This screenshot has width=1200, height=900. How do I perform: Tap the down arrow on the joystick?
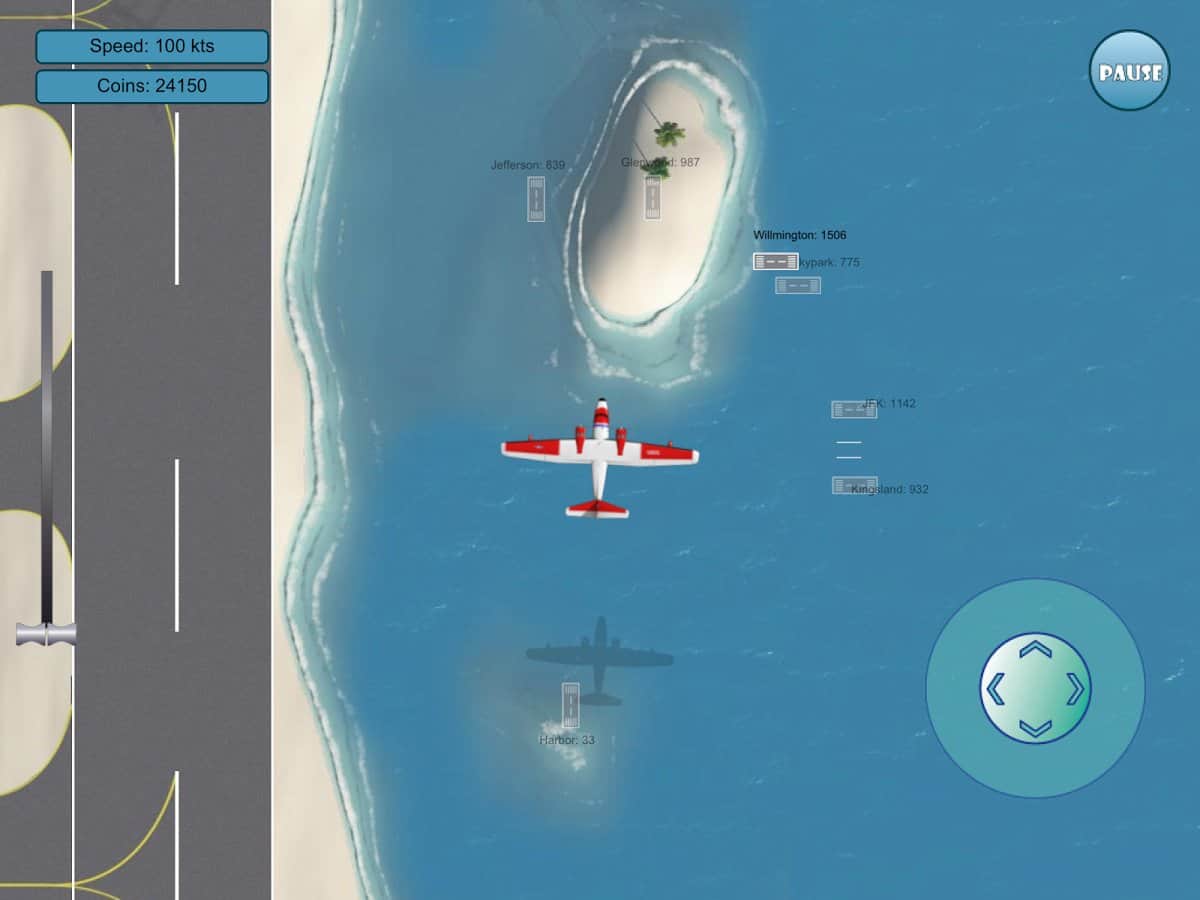(x=1035, y=727)
